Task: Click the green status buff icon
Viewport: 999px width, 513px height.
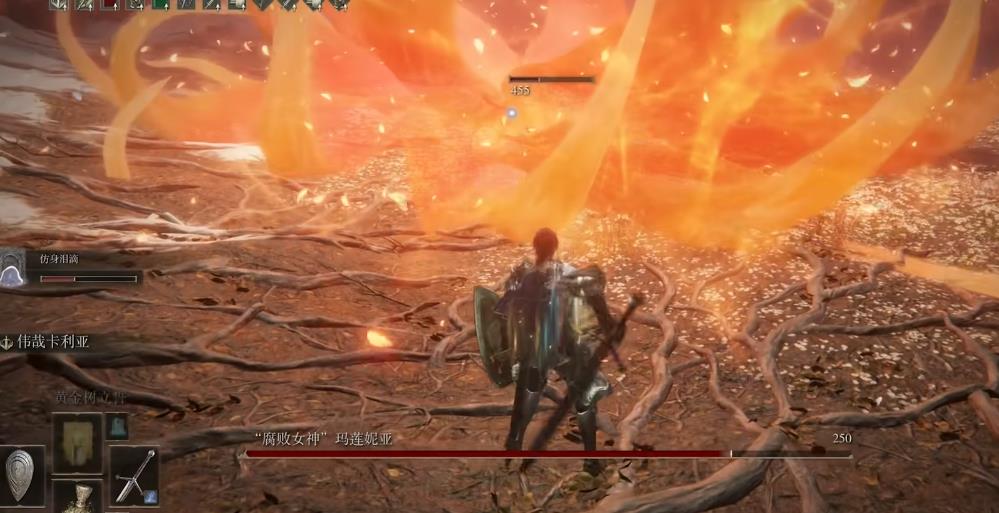Action: pyautogui.click(x=160, y=4)
